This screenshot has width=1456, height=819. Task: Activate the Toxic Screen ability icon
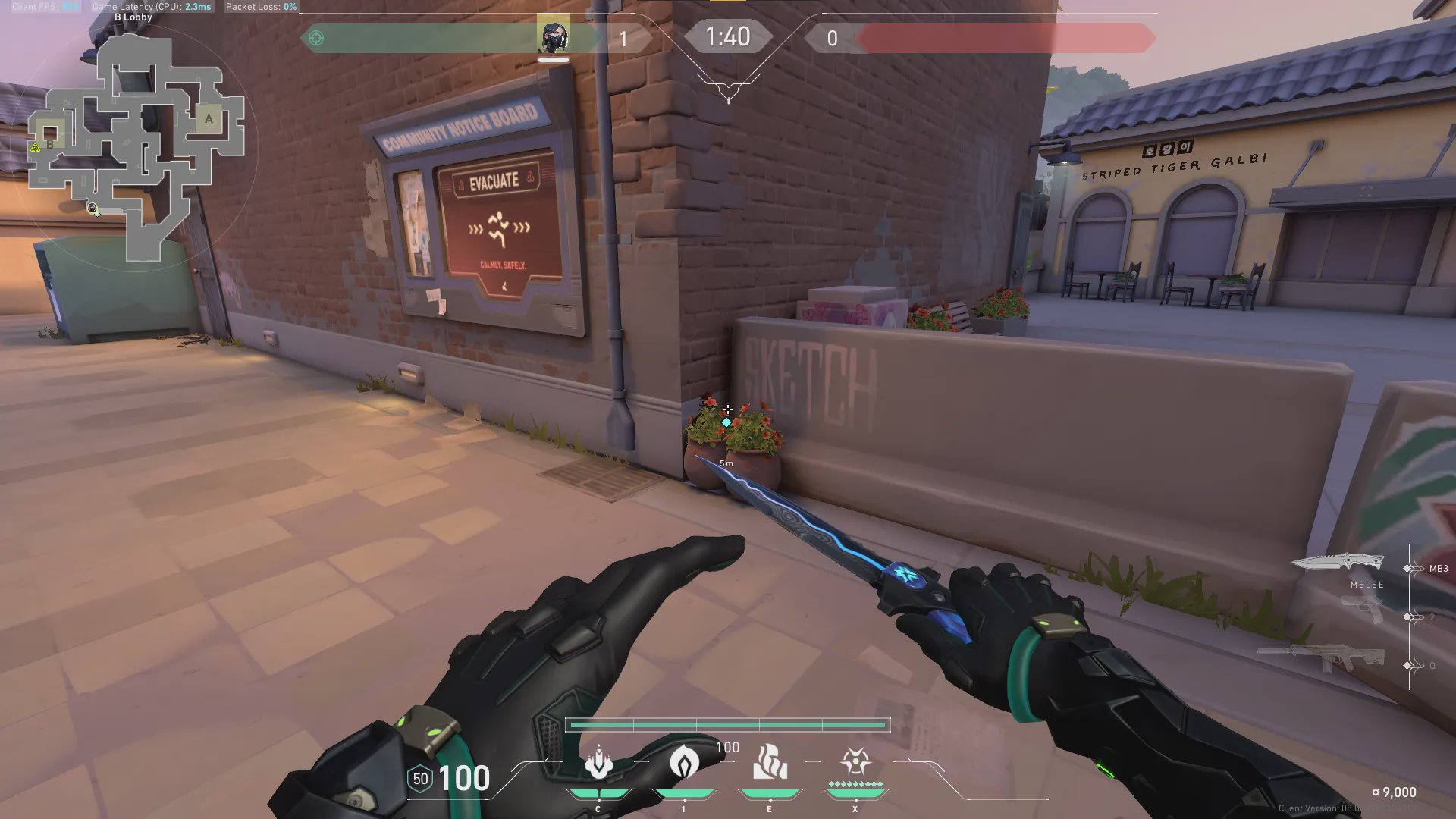(x=770, y=762)
